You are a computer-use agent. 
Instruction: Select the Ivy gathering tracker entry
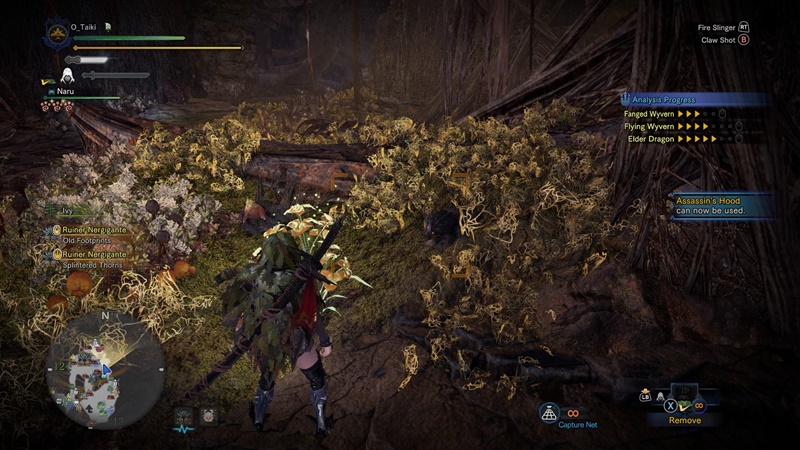tap(70, 211)
